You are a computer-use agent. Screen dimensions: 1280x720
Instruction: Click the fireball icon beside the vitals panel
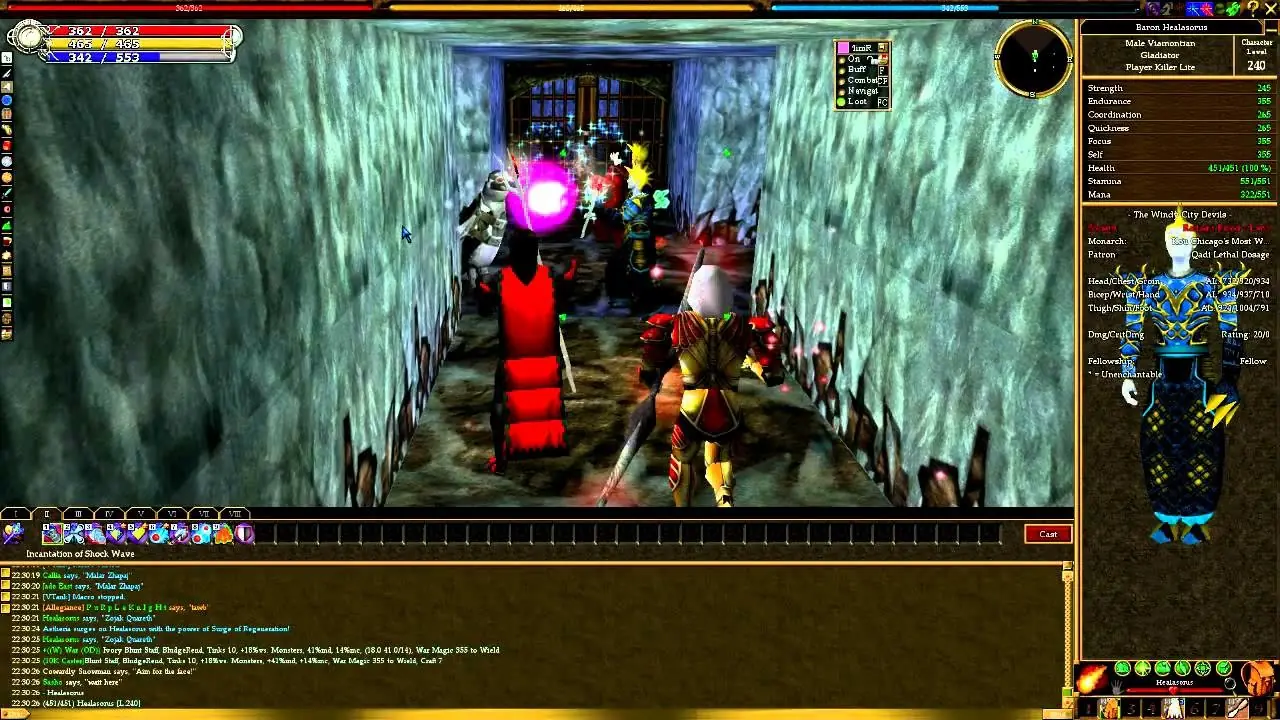click(x=1091, y=678)
